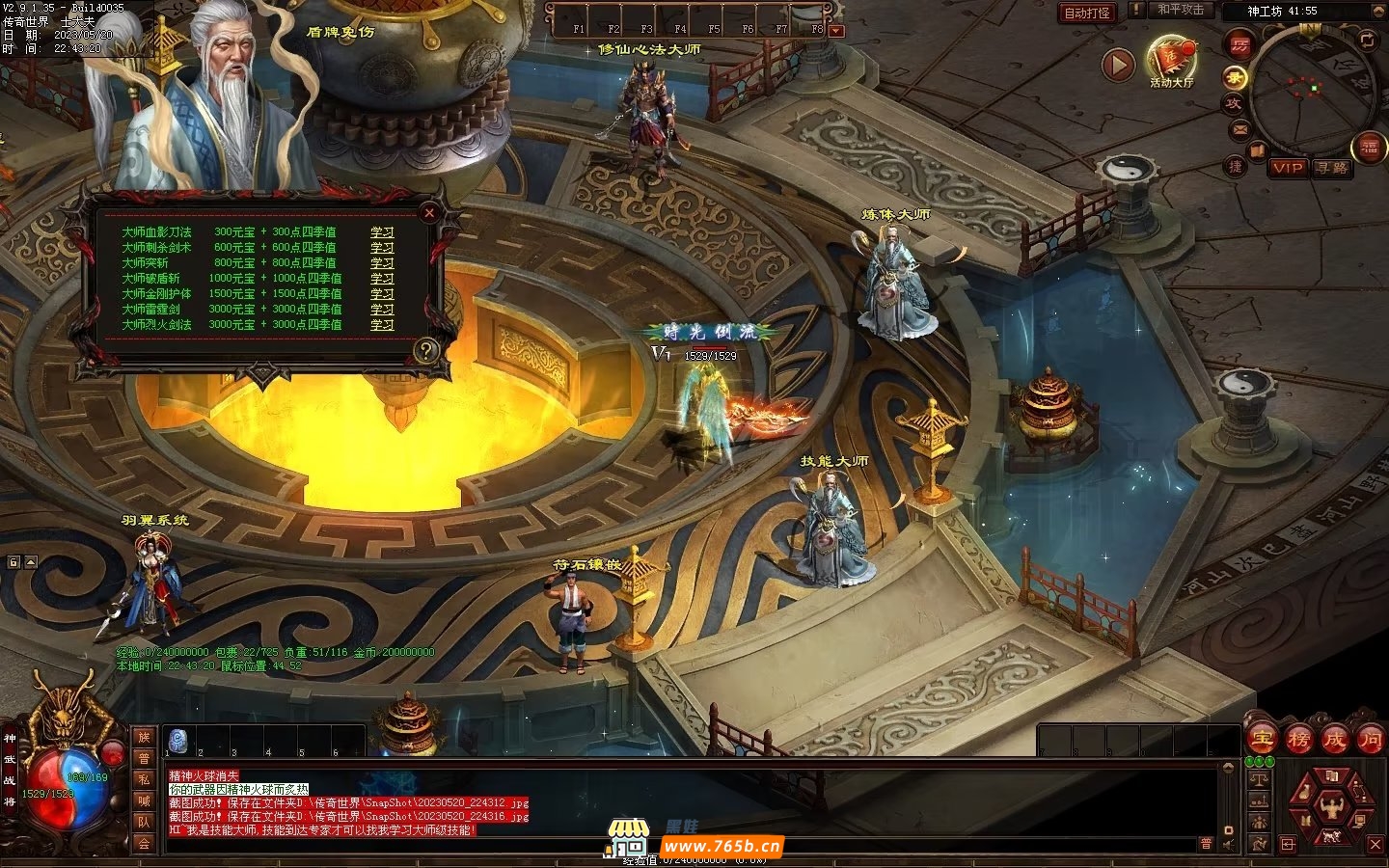Activate the 寻路 pathfinding button
The image size is (1389, 868).
[1331, 168]
